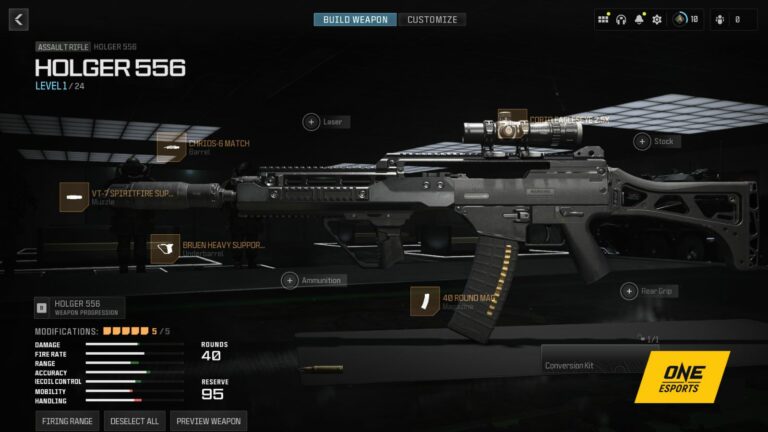Select the Build Weapon tab
The width and height of the screenshot is (768, 432).
click(x=355, y=19)
